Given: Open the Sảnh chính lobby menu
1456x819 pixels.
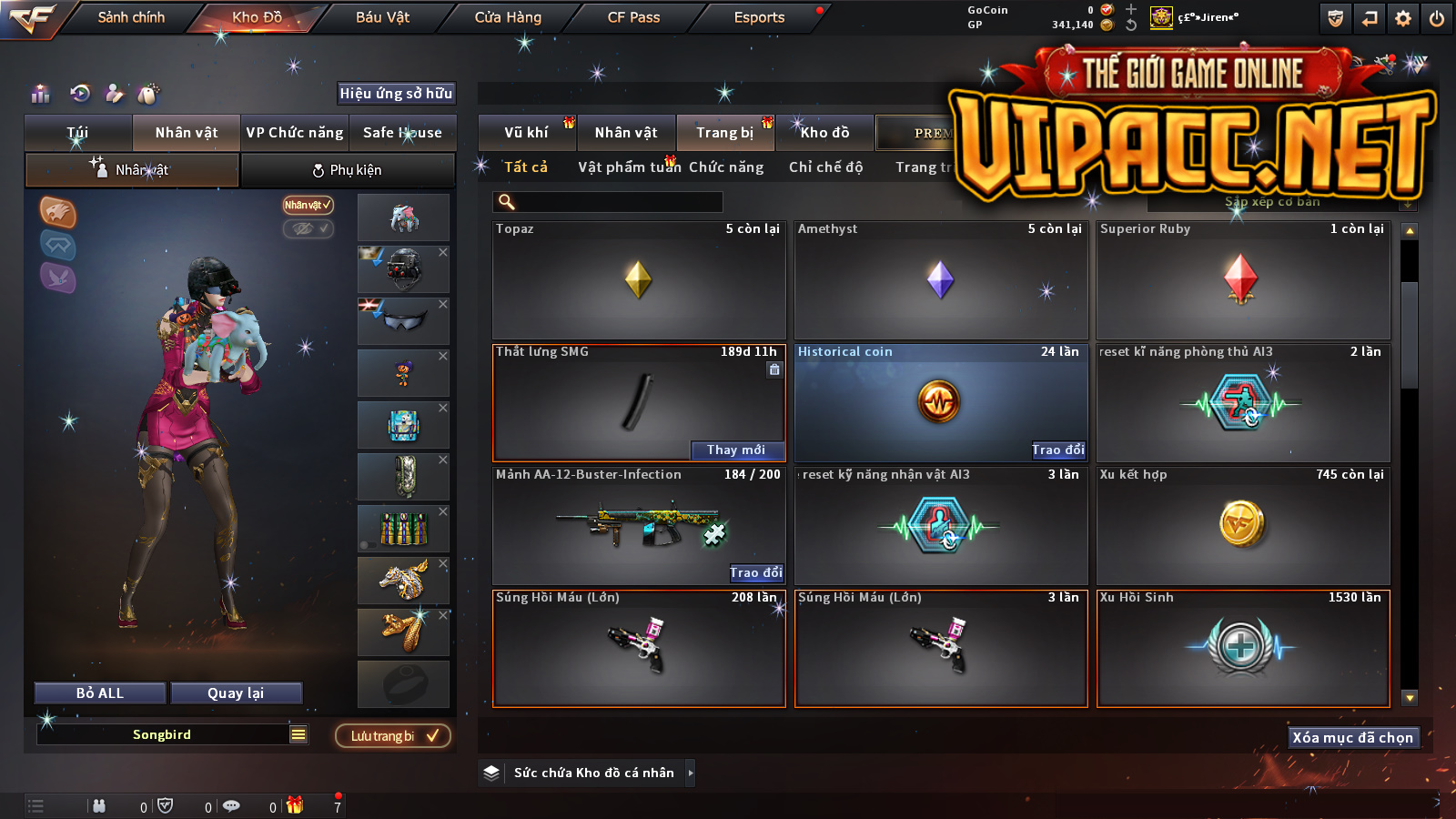Looking at the screenshot, I should click(131, 17).
